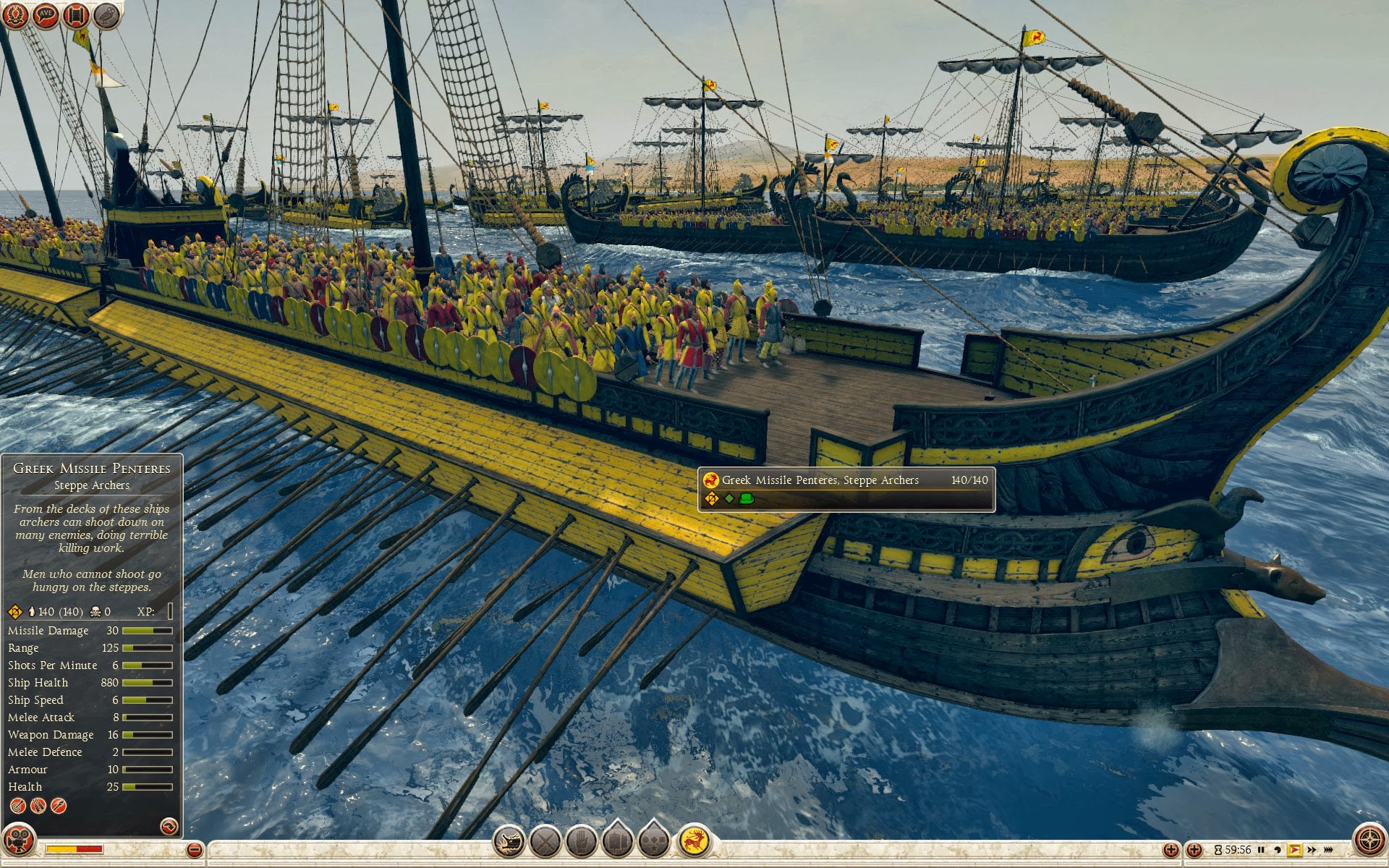This screenshot has height=868, width=1389.
Task: Enable slow motion speed
Action: (x=1278, y=850)
